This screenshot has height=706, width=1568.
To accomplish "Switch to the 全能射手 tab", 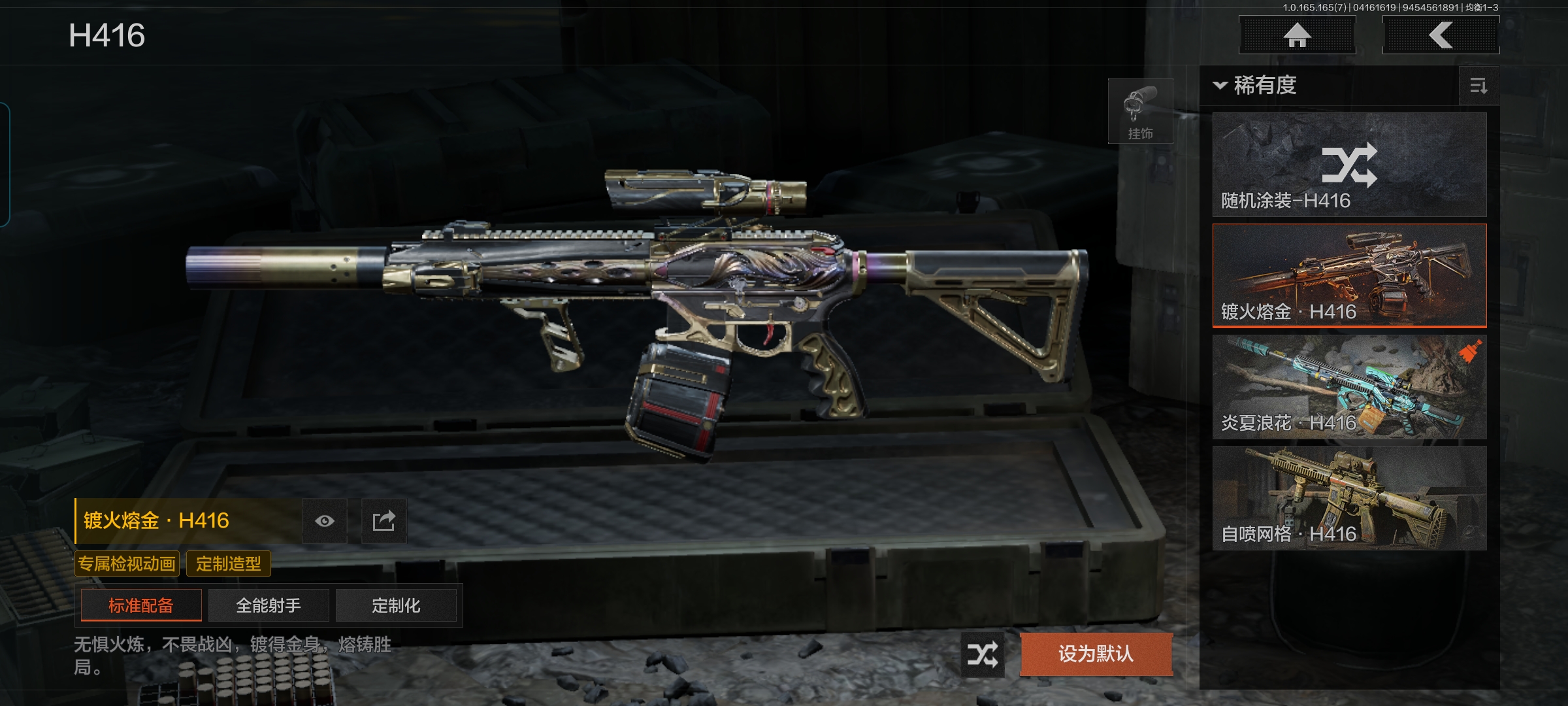I will 269,605.
